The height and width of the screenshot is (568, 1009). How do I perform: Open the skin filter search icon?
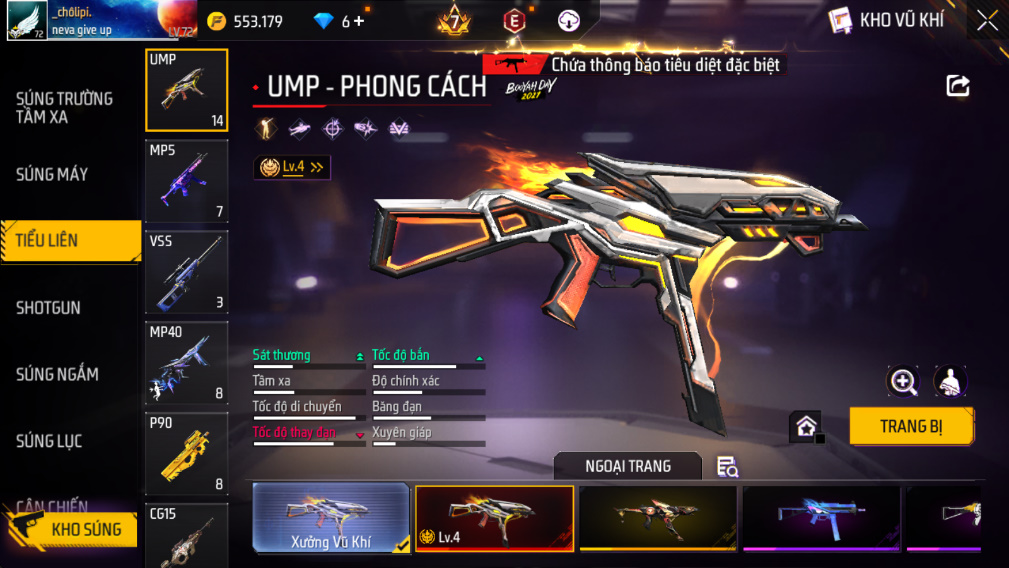click(727, 466)
